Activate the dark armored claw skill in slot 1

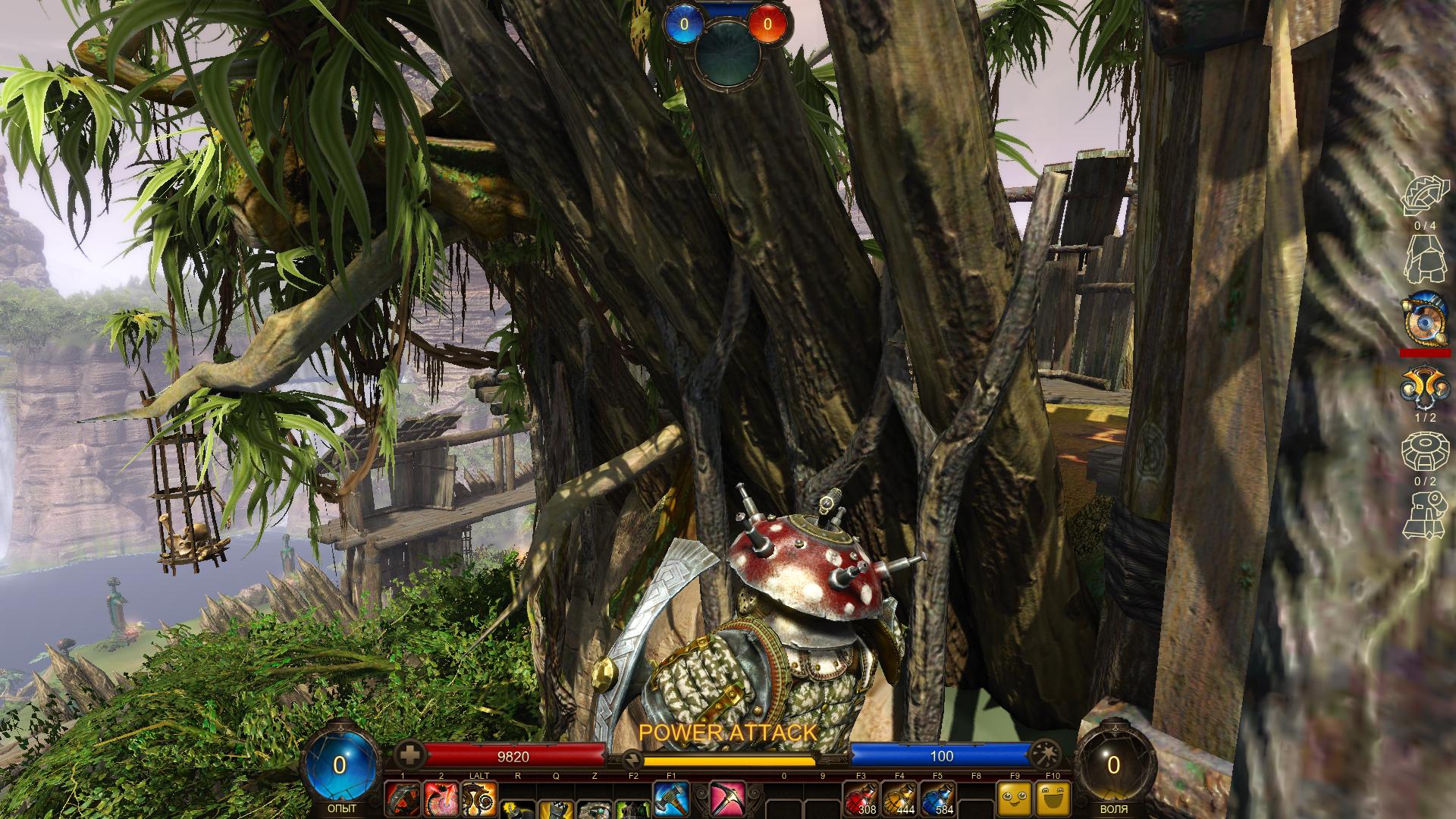(x=403, y=799)
